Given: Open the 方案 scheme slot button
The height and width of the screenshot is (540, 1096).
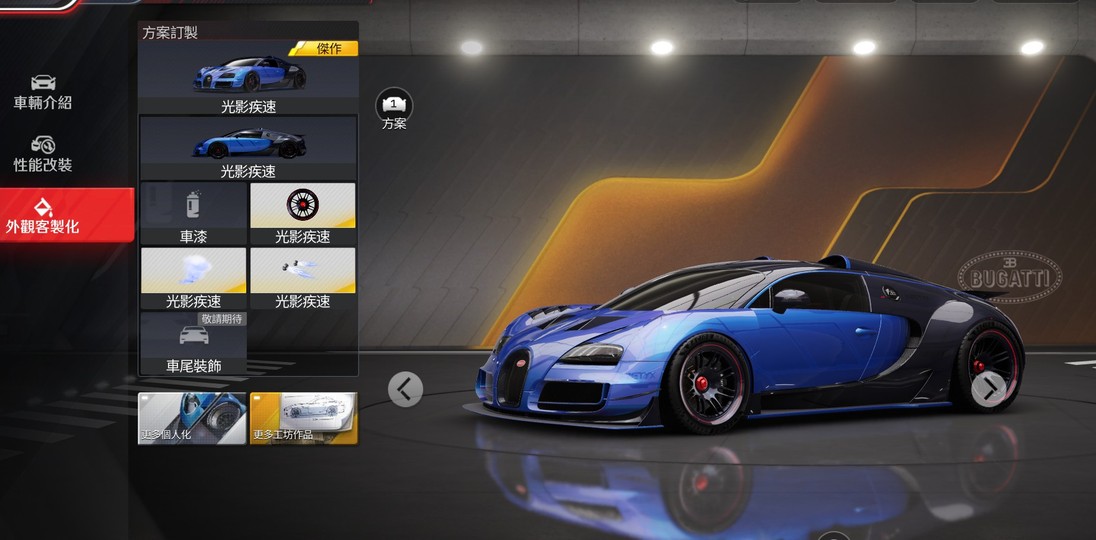Looking at the screenshot, I should point(394,108).
